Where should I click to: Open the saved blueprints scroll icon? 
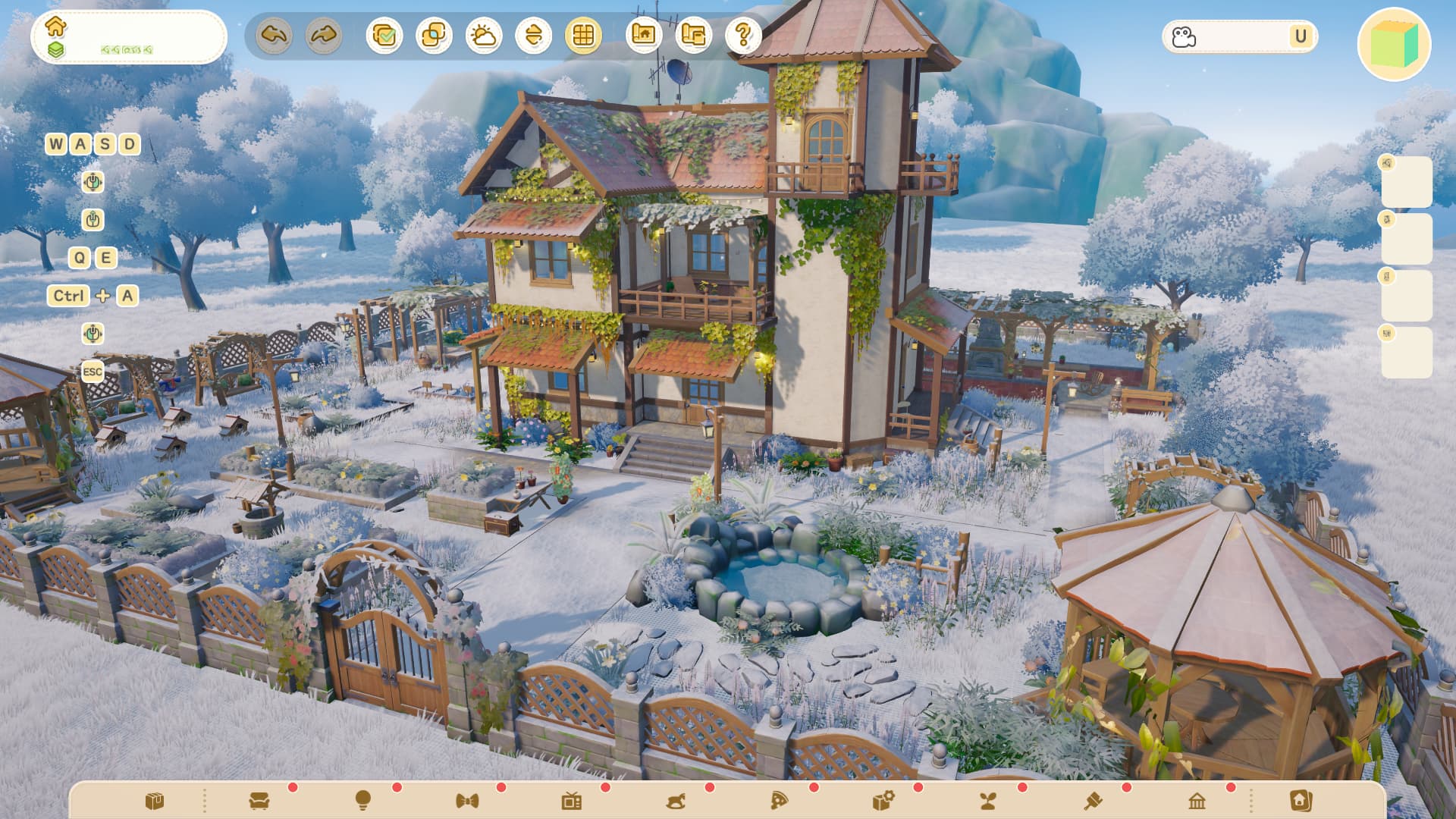click(693, 34)
